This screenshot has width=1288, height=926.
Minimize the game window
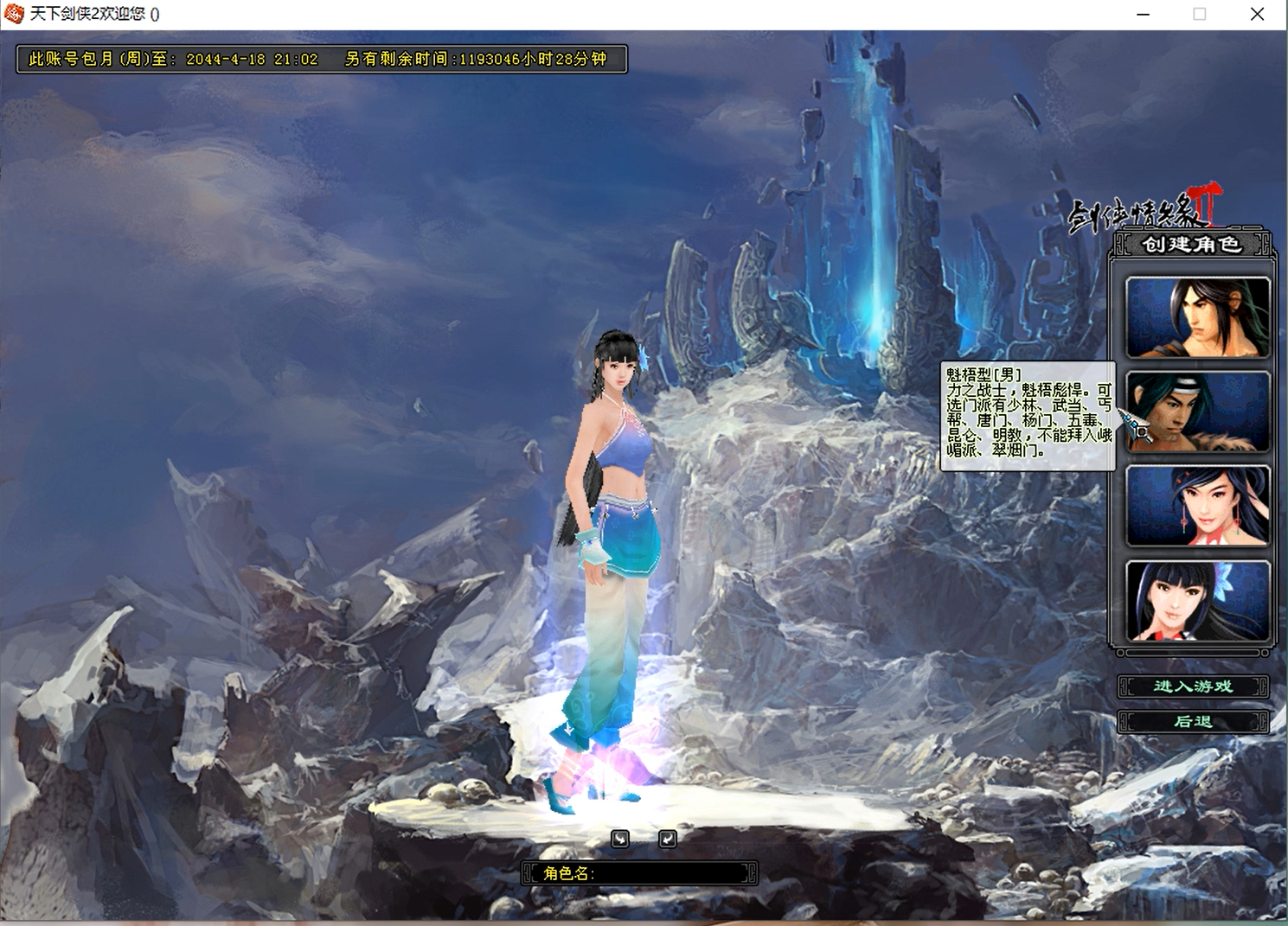point(1143,14)
